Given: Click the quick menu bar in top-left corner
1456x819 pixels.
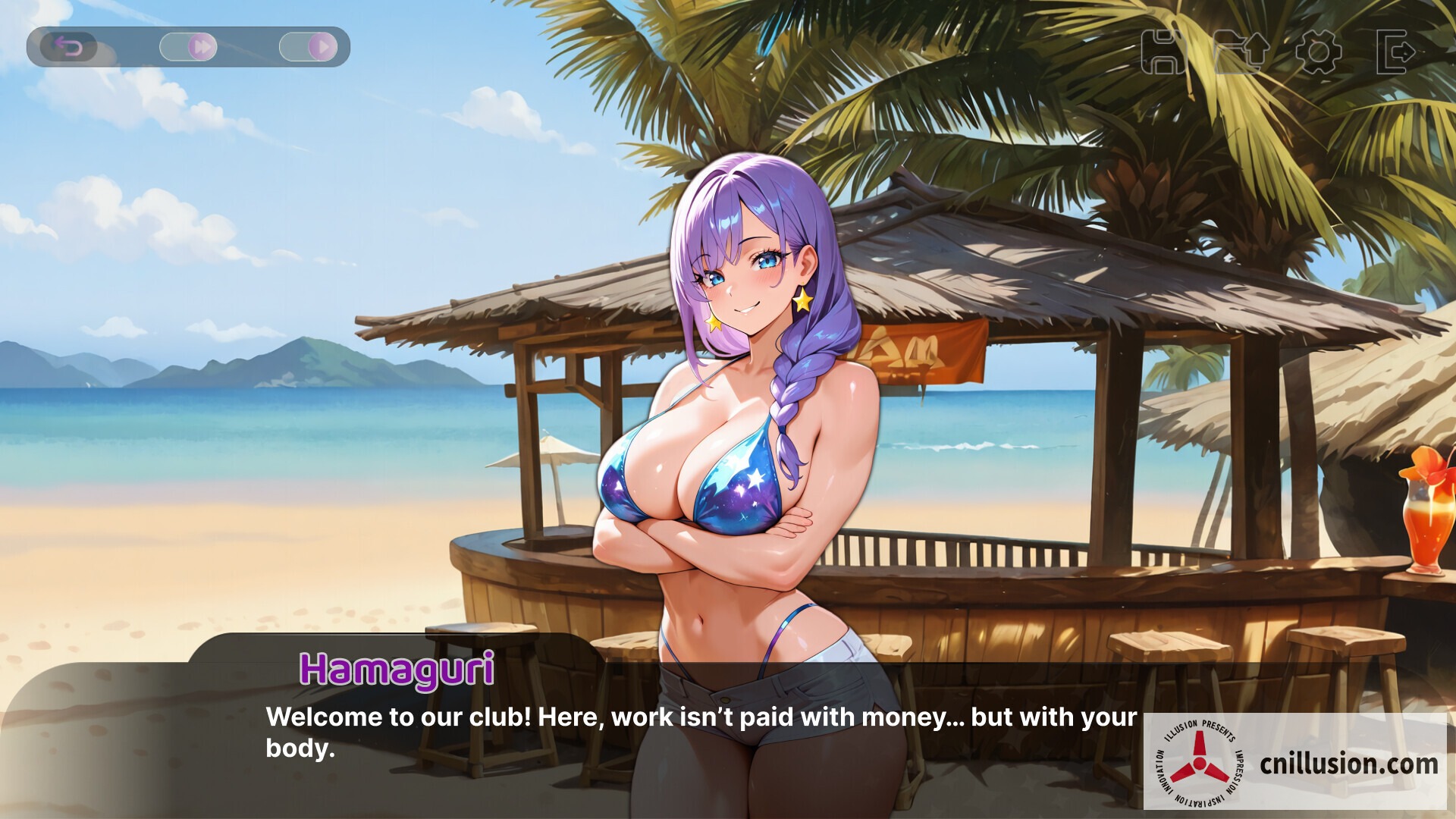Looking at the screenshot, I should coord(190,45).
